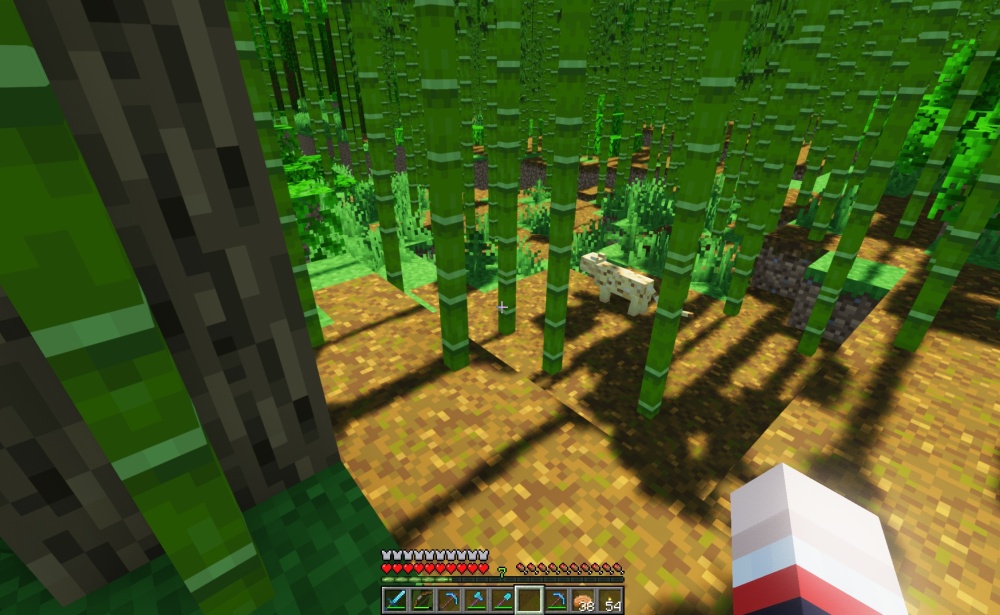
Task: Select the food stack of 38
Action: [x=584, y=600]
